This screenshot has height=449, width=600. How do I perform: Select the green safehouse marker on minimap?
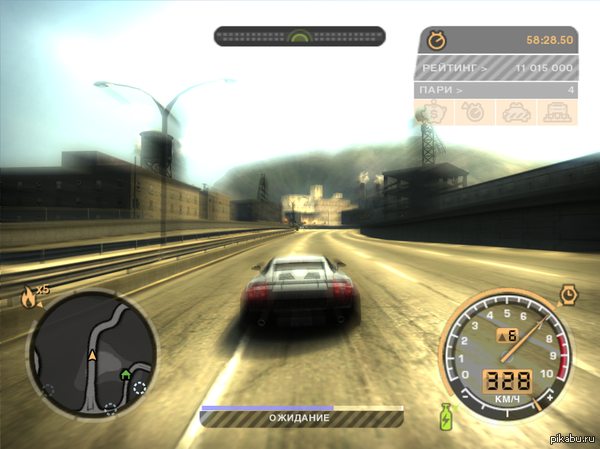(126, 375)
